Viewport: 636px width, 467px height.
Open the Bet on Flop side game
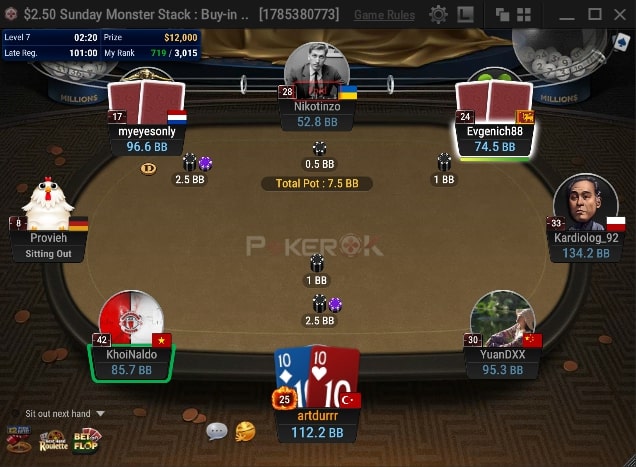86,439
